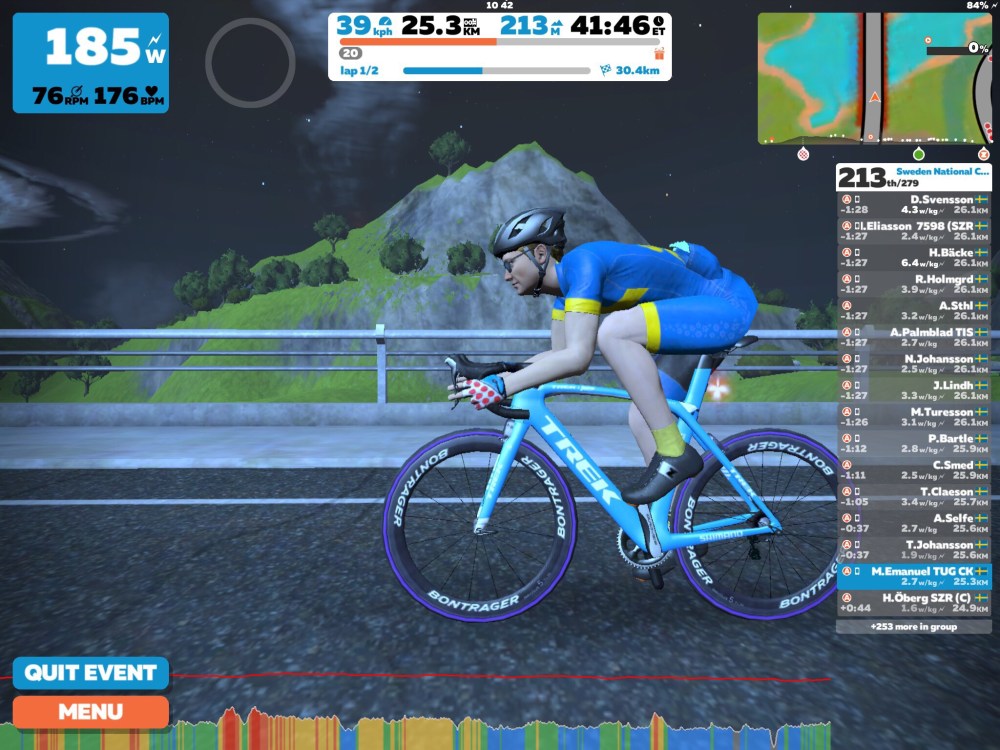
Task: Activate the empty power-up ring
Action: 250,63
